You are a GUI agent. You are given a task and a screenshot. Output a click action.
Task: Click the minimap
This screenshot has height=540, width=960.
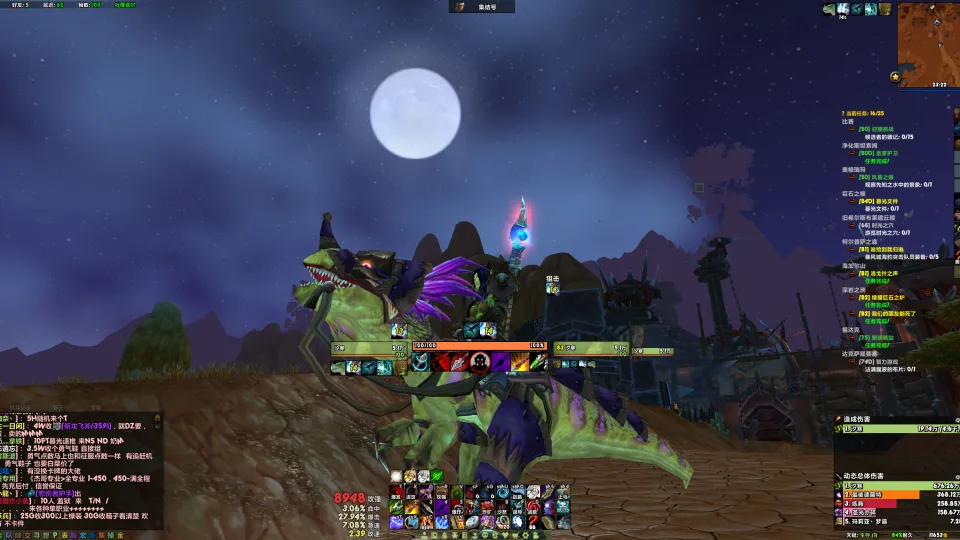click(x=927, y=42)
